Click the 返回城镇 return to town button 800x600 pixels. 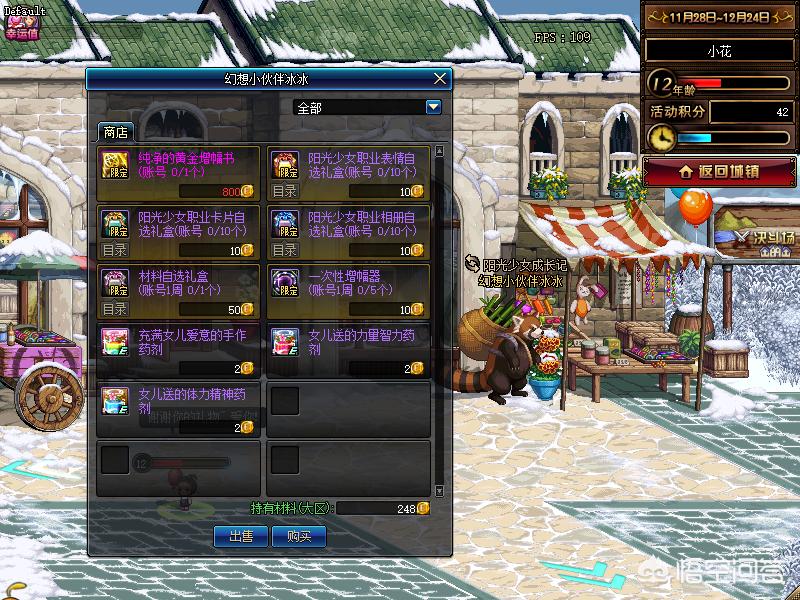719,171
